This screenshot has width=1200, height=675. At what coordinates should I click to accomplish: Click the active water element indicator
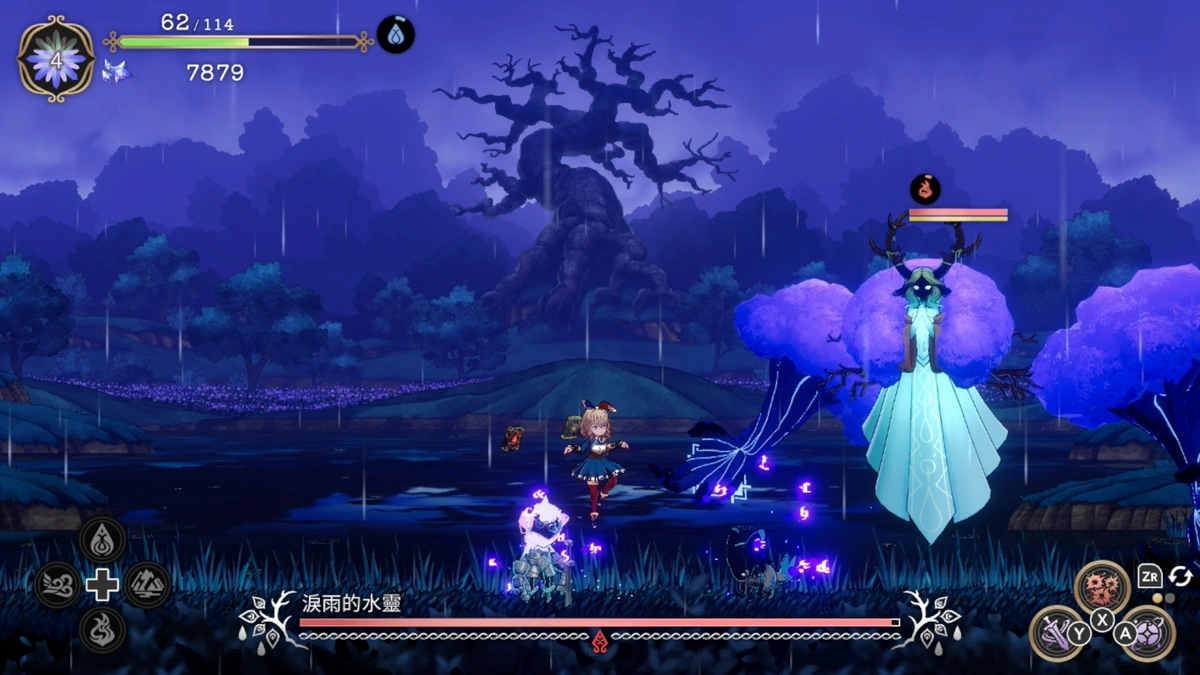tap(396, 36)
